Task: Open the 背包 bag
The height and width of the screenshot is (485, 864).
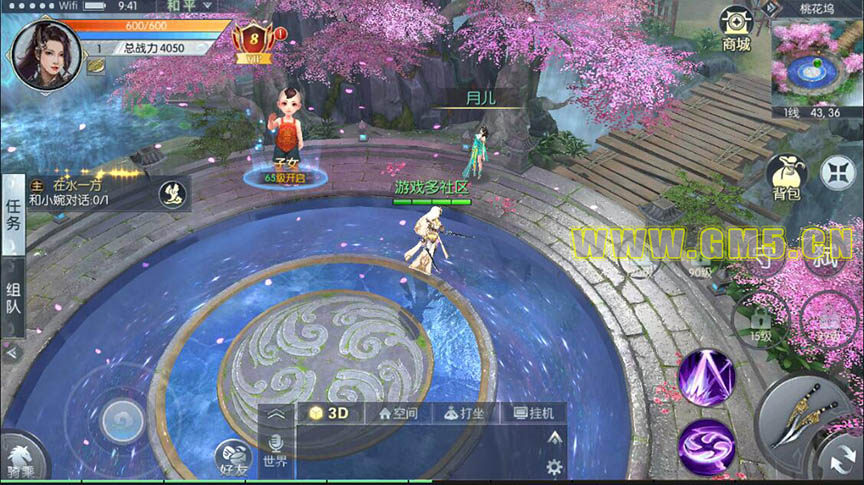Action: [787, 179]
